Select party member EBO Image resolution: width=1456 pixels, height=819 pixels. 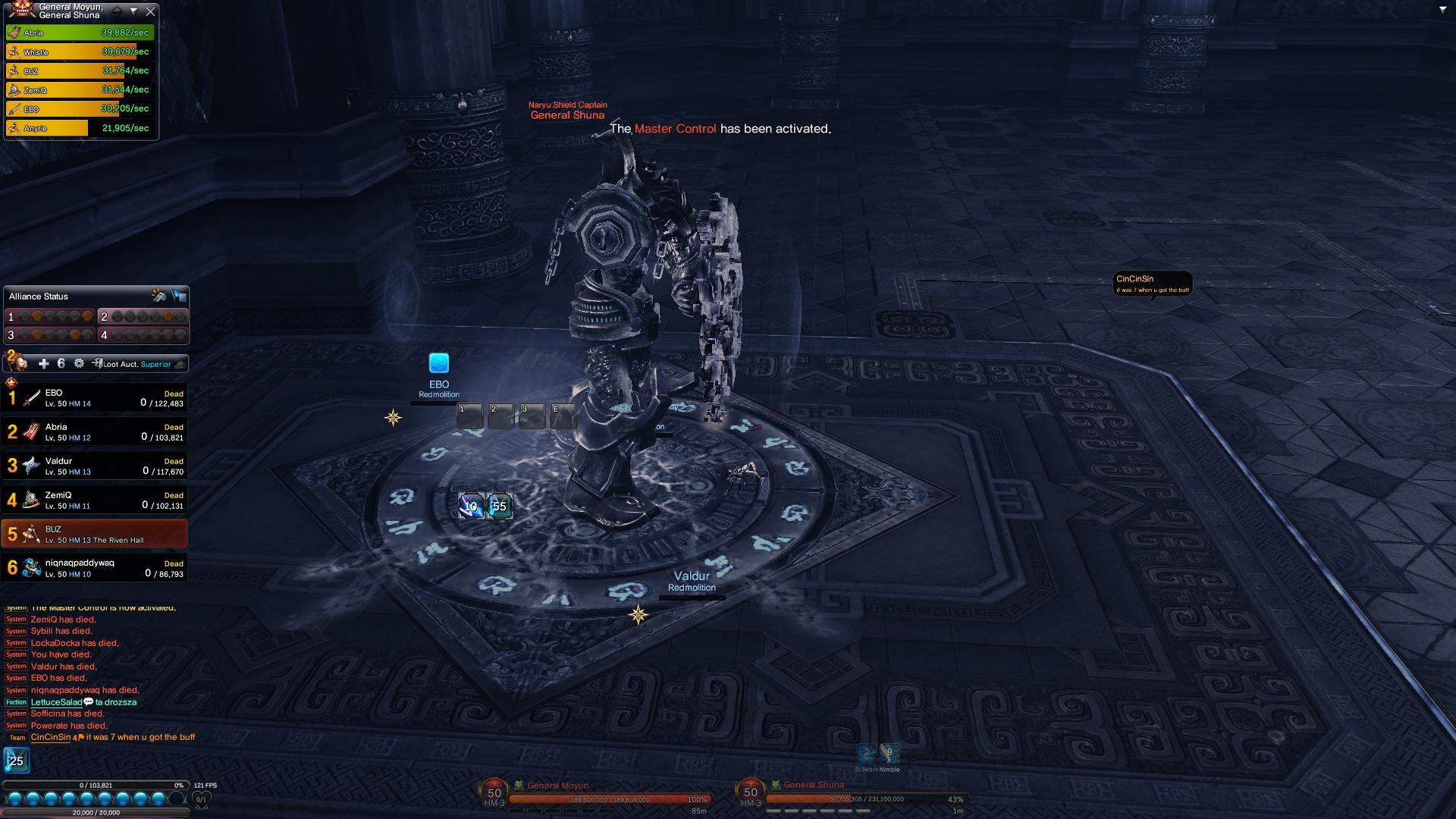(x=94, y=397)
